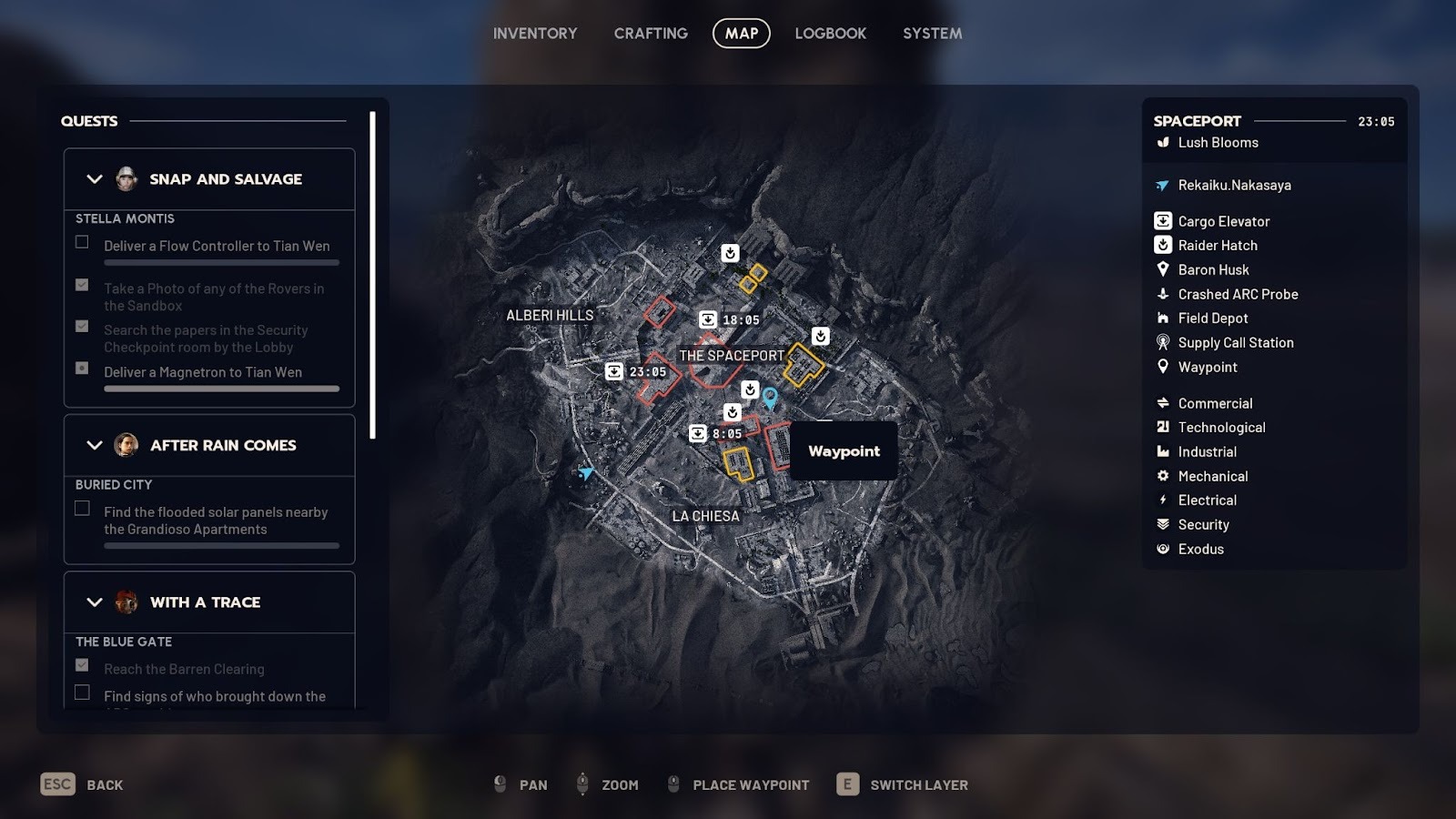Viewport: 1456px width, 819px height.
Task: Open the Logbook tab
Action: click(830, 34)
